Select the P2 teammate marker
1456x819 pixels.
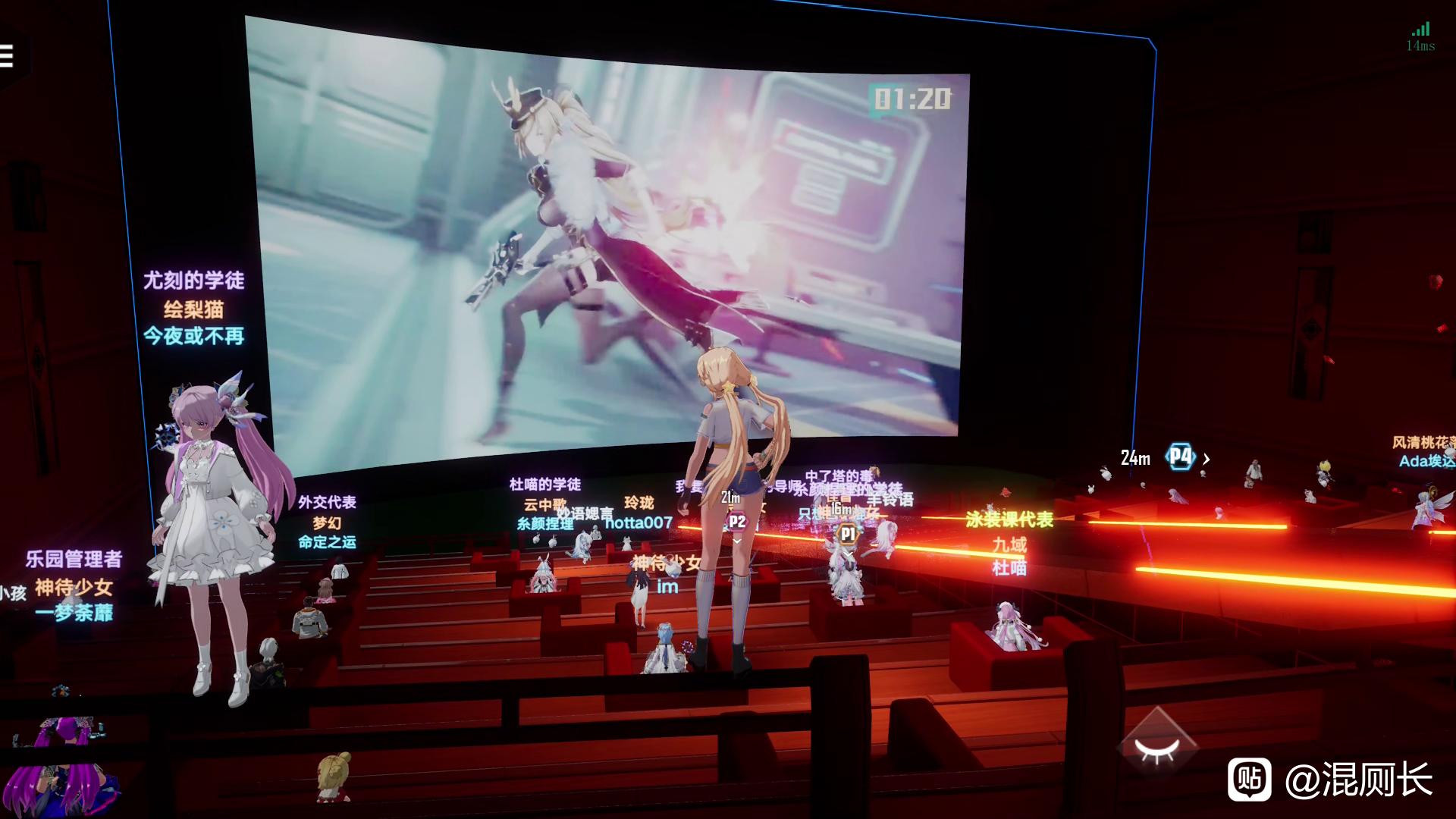(736, 522)
